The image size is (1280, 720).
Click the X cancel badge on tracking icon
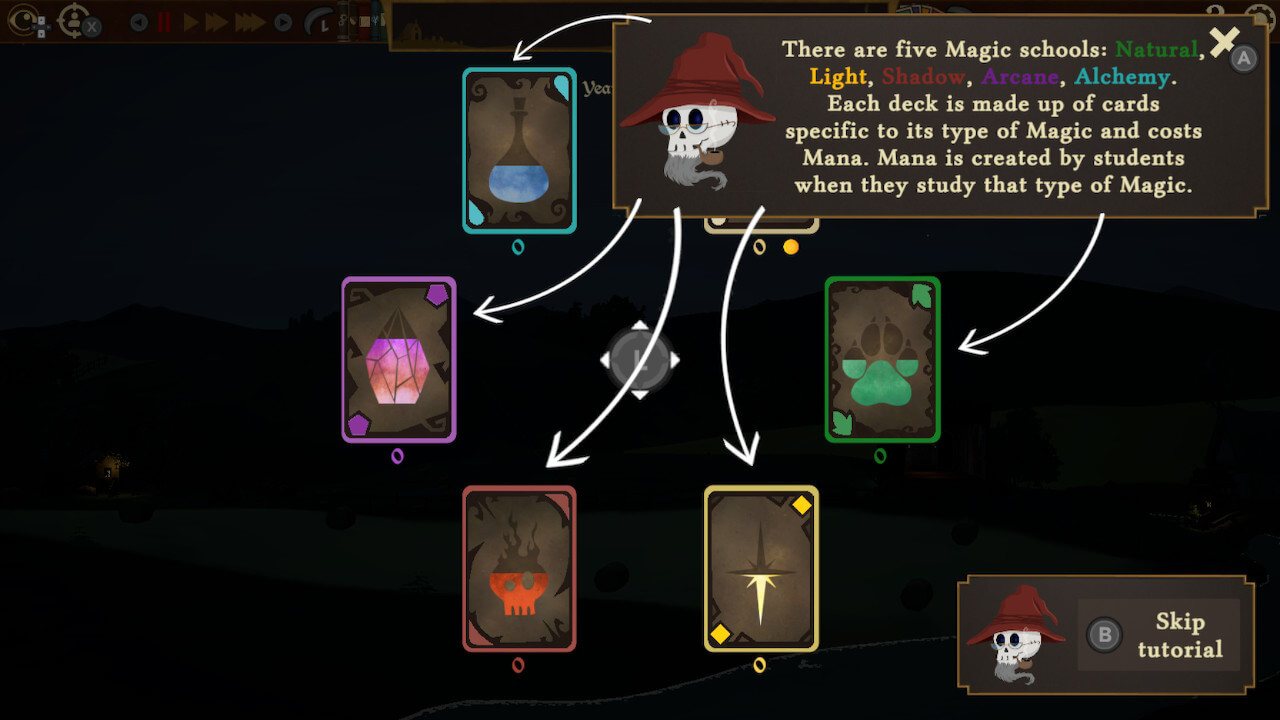click(x=91, y=25)
